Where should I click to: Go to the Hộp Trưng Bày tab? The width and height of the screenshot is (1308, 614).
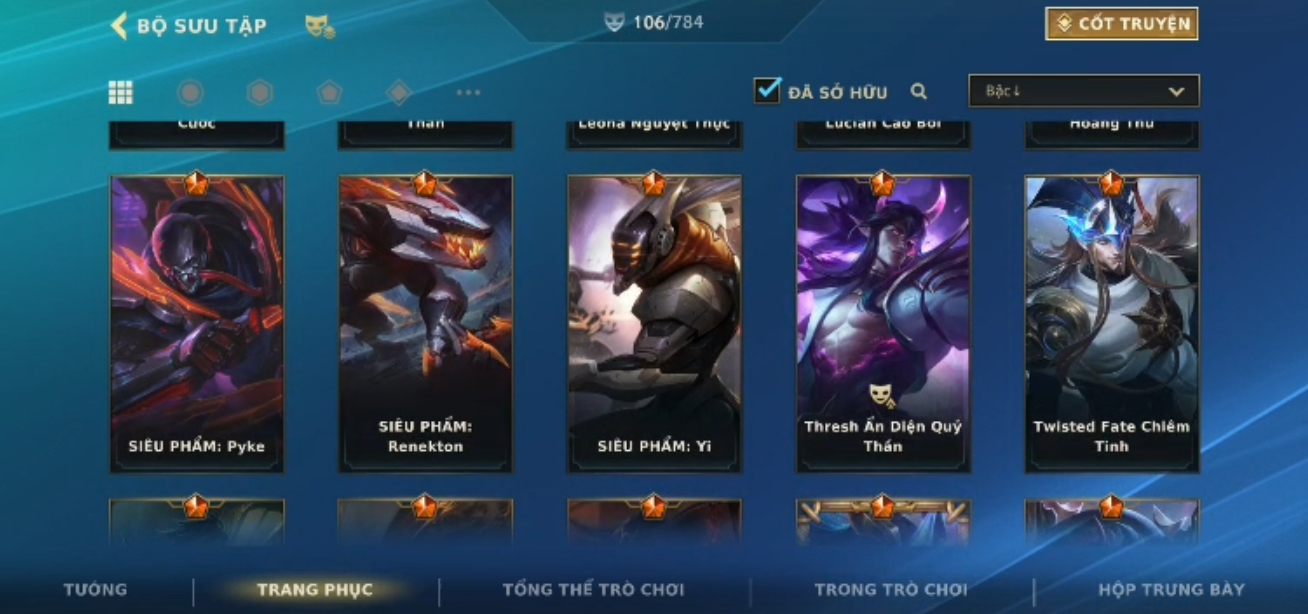pyautogui.click(x=1171, y=589)
